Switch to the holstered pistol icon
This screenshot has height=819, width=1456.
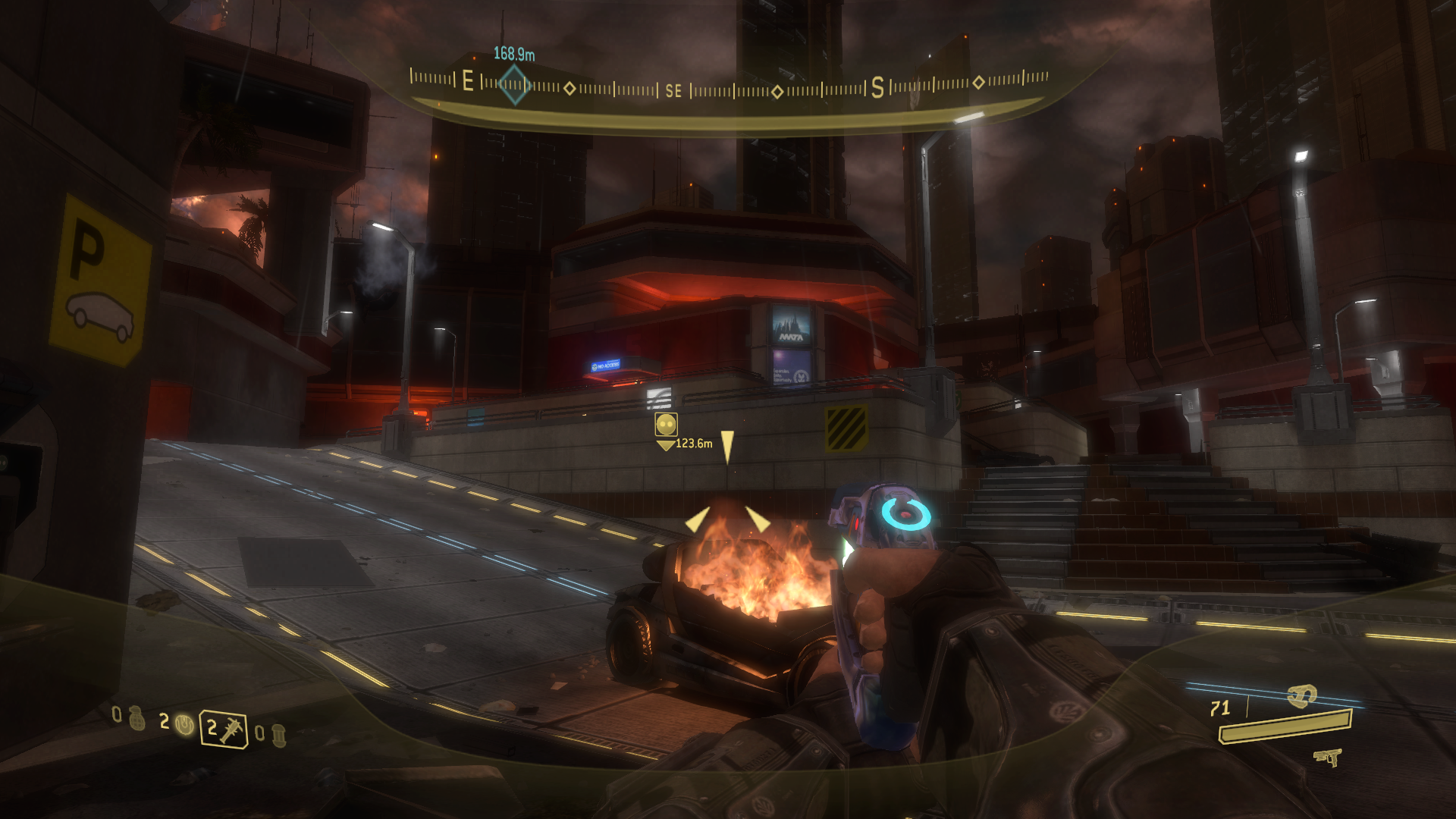click(1328, 757)
